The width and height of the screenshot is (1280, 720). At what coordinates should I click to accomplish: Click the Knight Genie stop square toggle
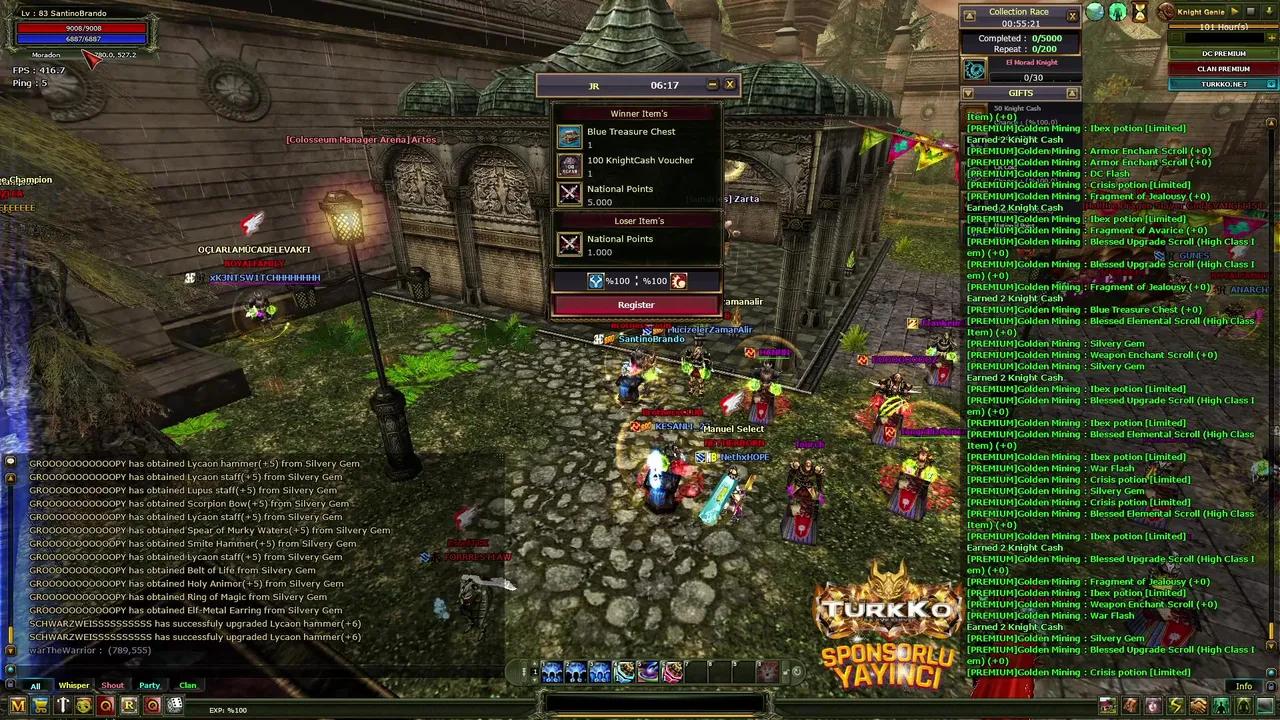pyautogui.click(x=1251, y=12)
